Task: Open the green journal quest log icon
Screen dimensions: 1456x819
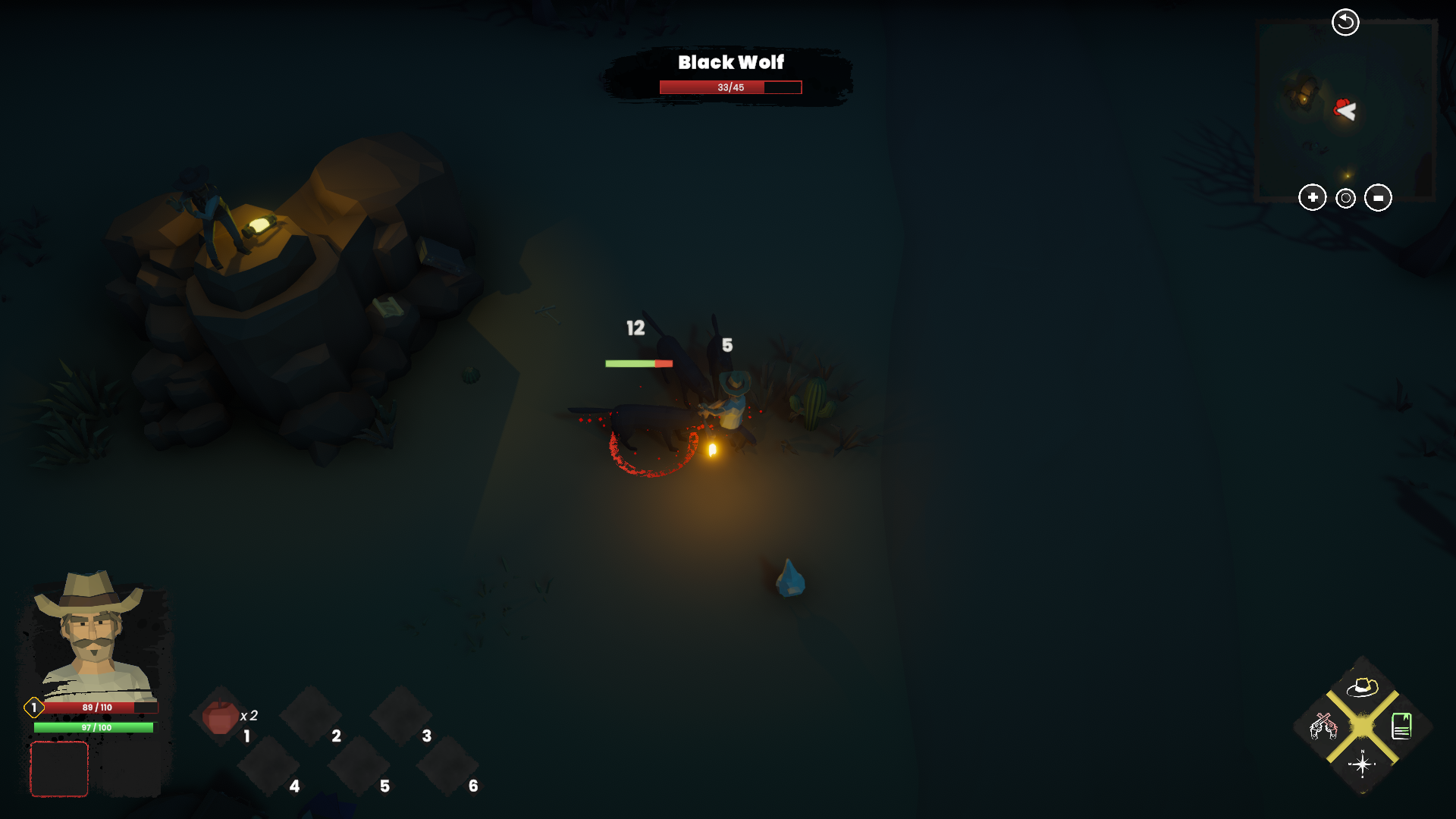Action: tap(1402, 727)
